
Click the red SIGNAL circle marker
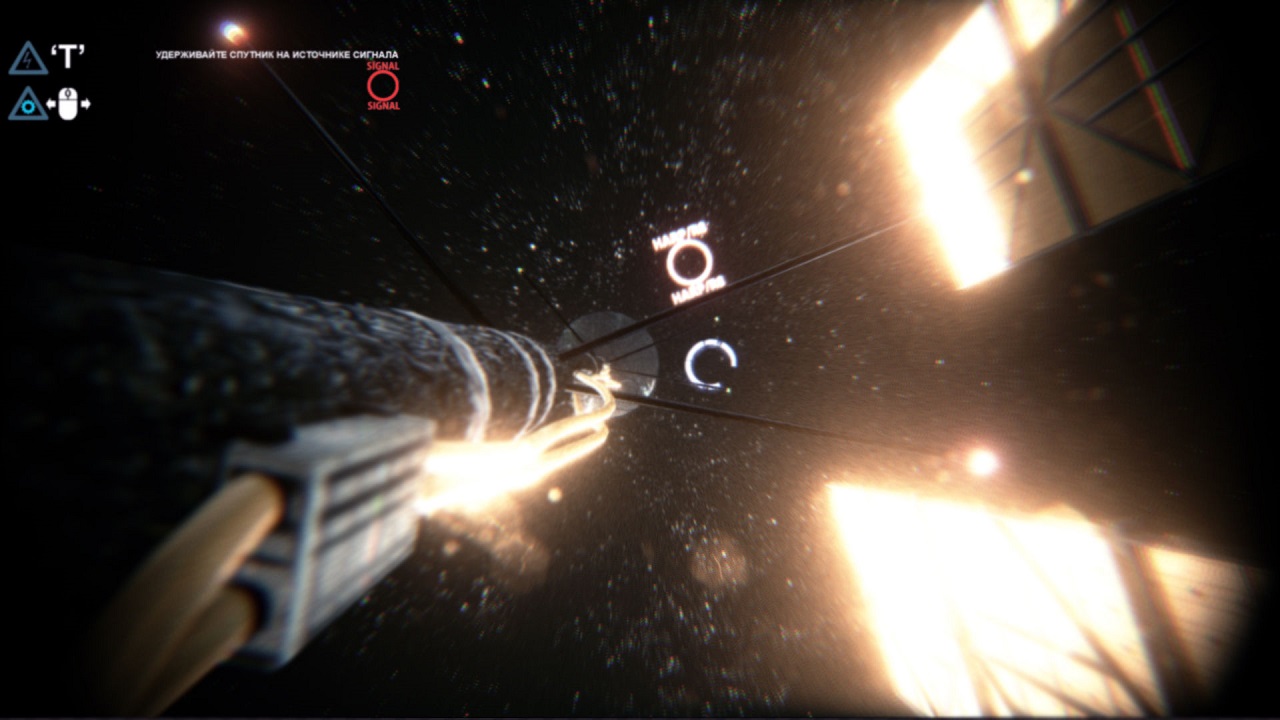click(x=383, y=86)
